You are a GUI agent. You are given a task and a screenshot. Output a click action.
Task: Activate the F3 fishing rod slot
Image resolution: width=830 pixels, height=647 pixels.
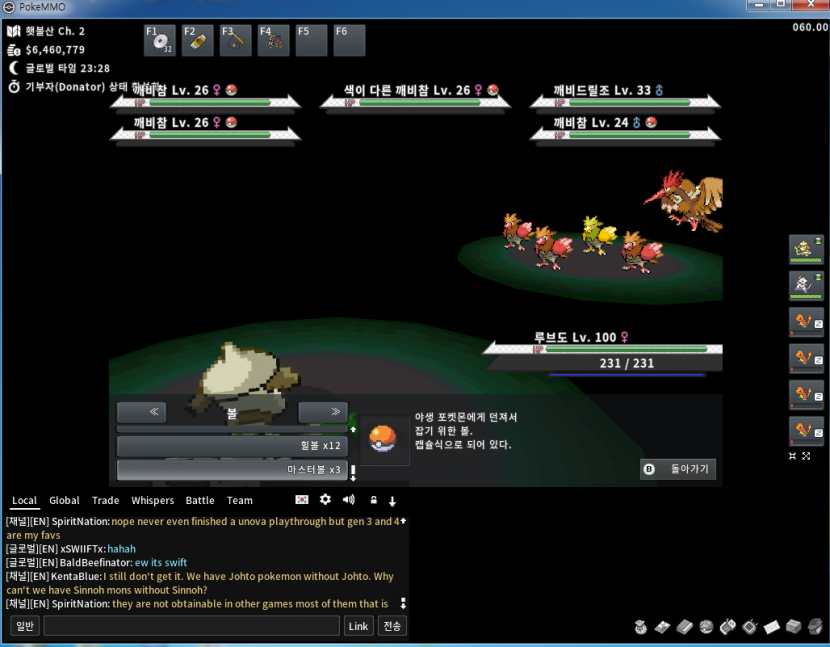(236, 41)
